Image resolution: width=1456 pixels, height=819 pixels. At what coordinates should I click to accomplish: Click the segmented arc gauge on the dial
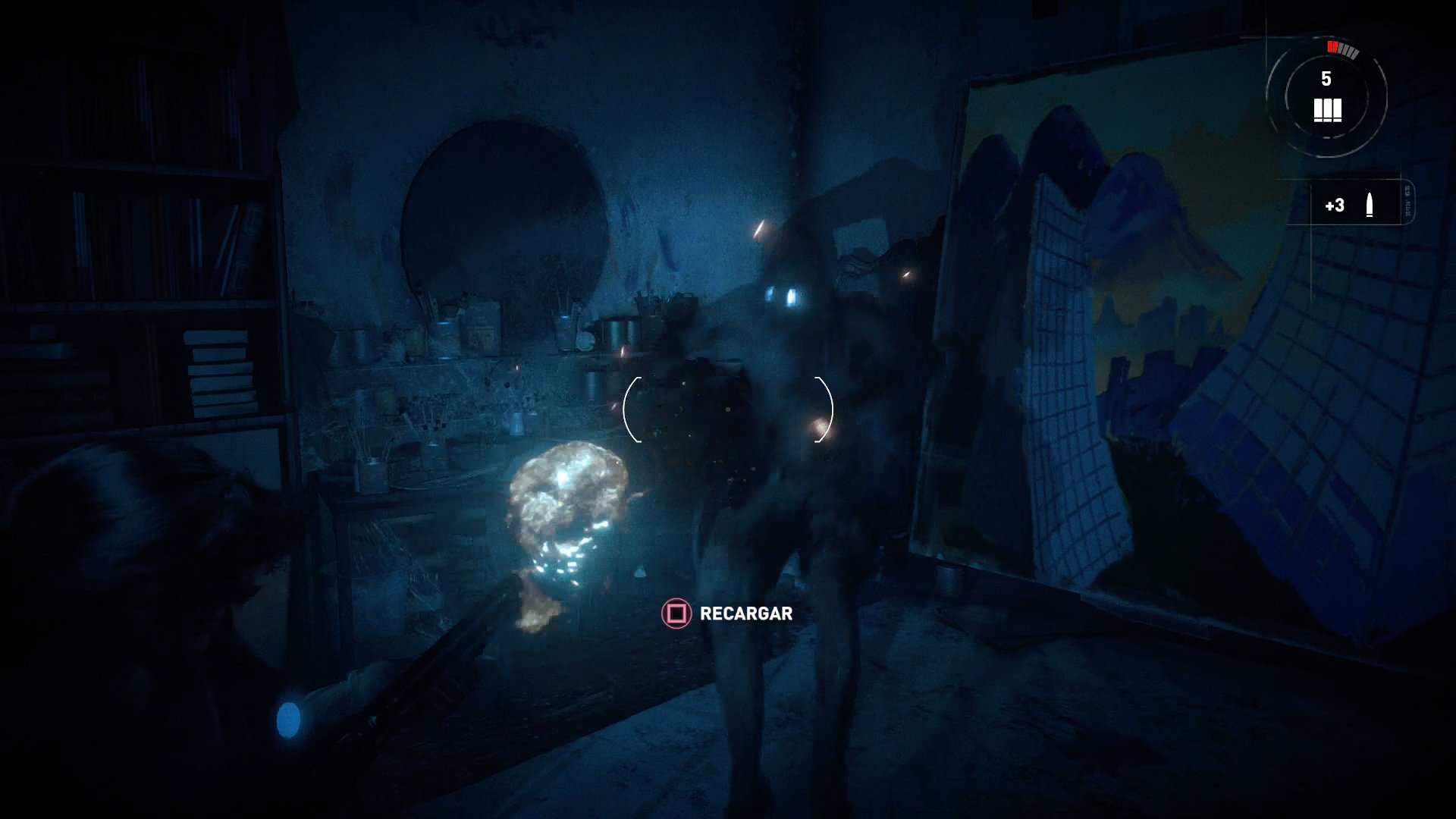click(x=1342, y=49)
